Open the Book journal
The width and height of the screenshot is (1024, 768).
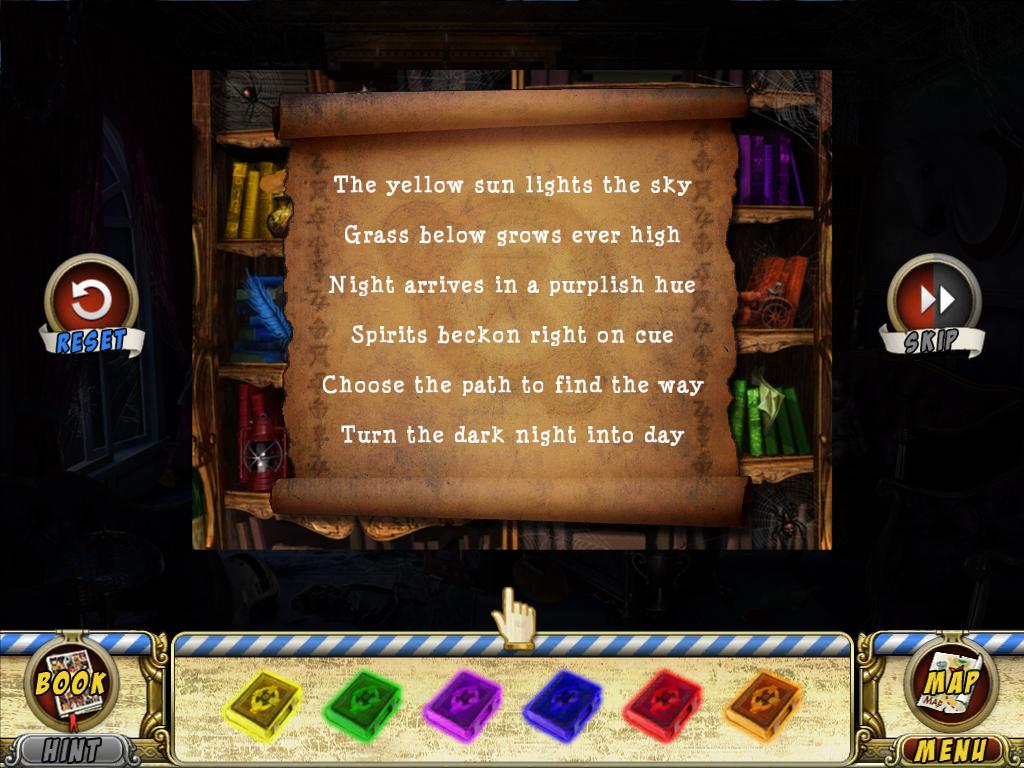pyautogui.click(x=70, y=684)
